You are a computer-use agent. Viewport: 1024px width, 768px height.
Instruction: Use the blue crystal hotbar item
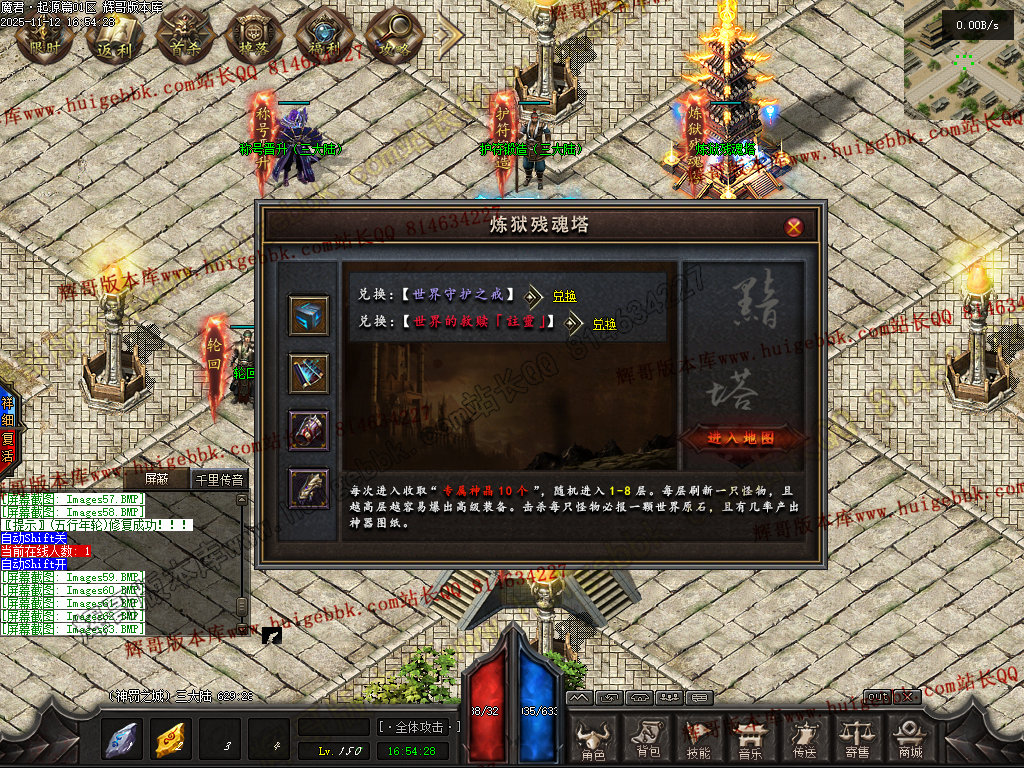coord(123,740)
